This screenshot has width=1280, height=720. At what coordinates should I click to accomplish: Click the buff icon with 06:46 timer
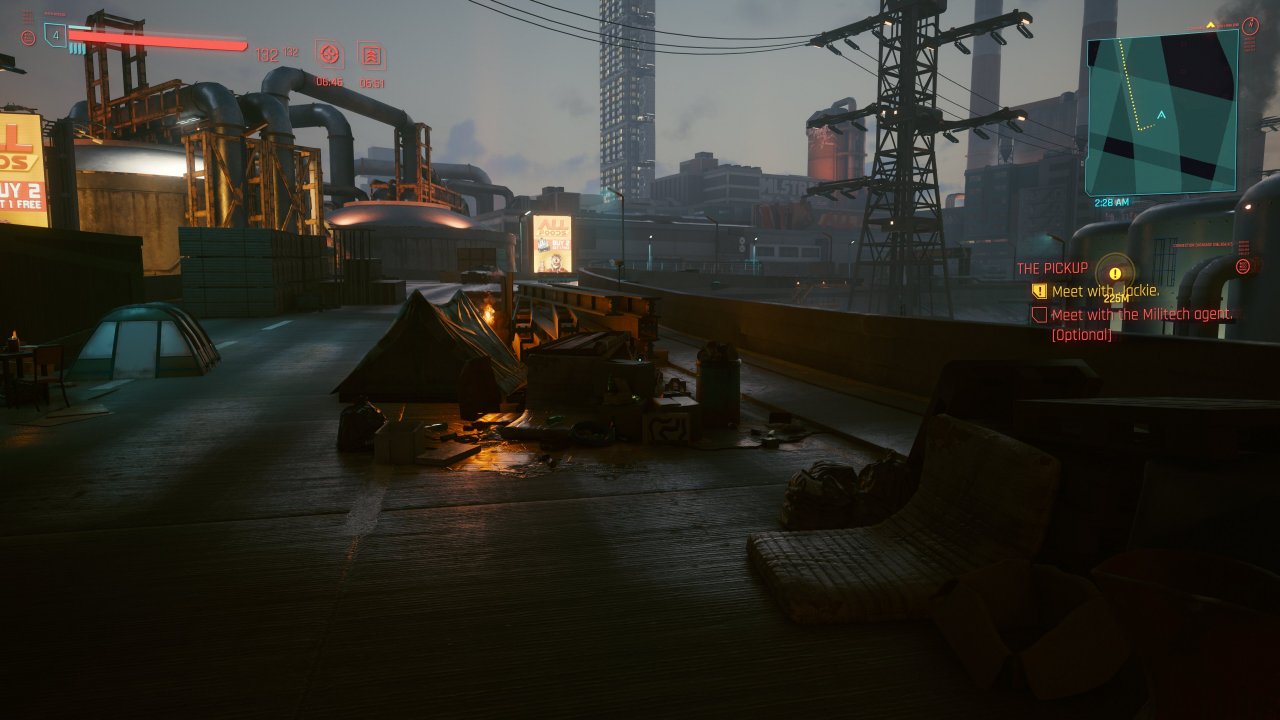(x=330, y=54)
